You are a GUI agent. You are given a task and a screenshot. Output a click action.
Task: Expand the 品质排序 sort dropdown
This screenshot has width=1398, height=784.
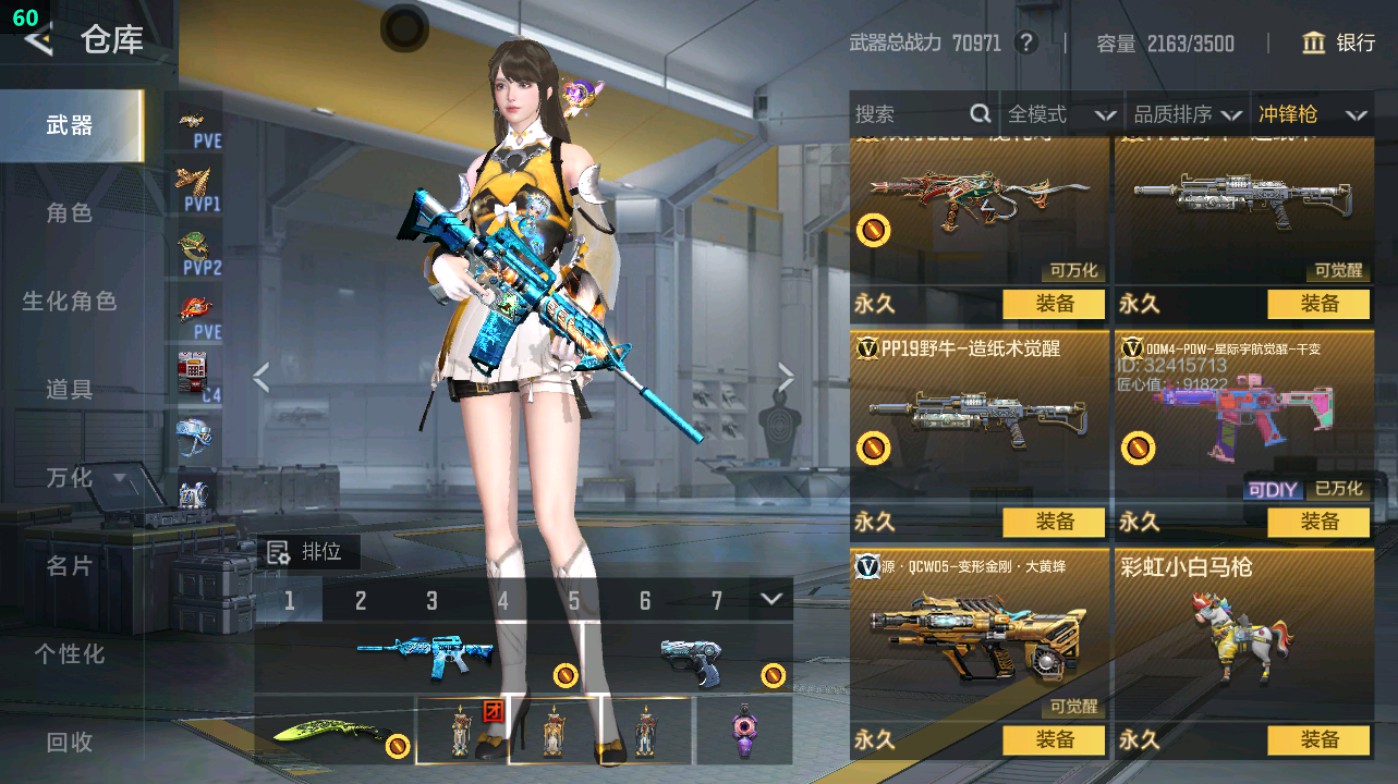(x=1190, y=115)
